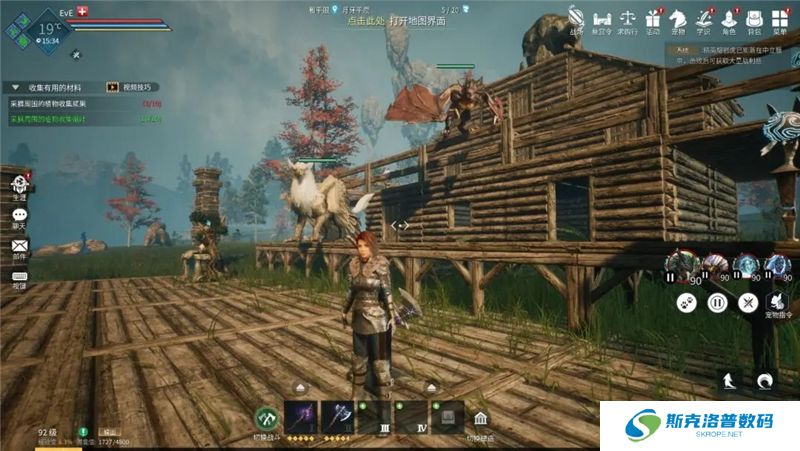
Task: Switch to building mode icon
Action: pos(481,418)
